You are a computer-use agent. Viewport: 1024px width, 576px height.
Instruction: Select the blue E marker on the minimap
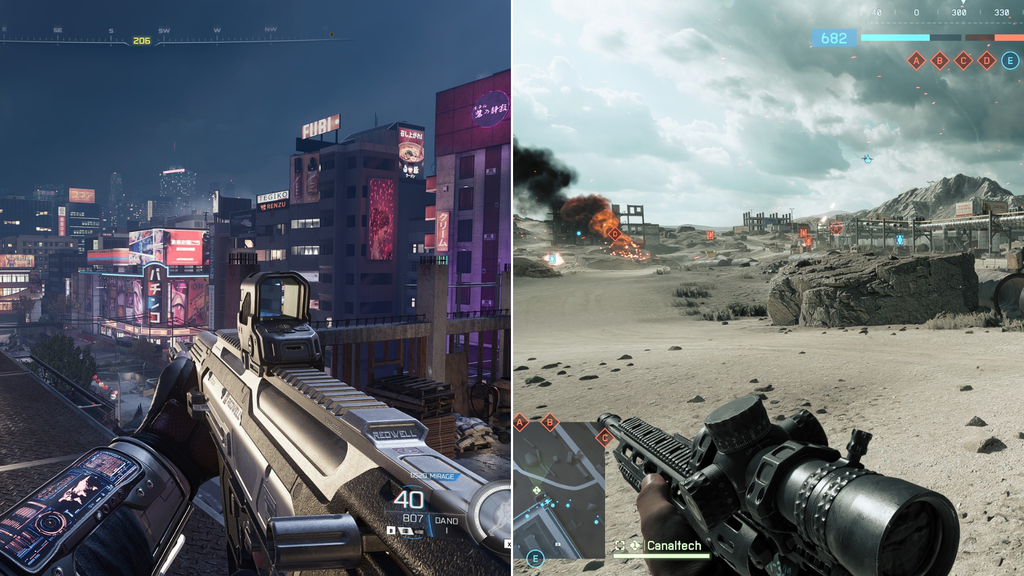click(x=535, y=558)
